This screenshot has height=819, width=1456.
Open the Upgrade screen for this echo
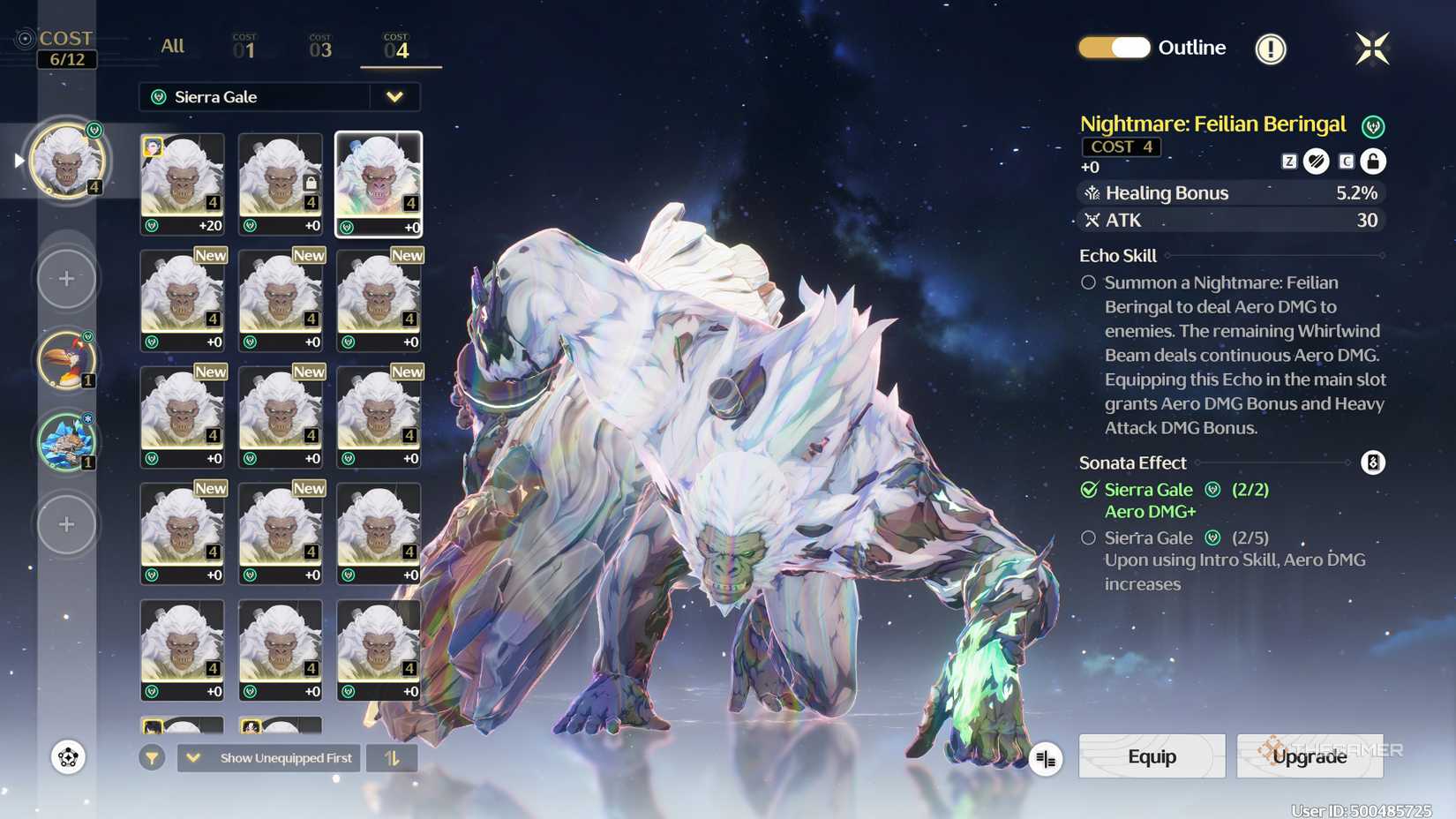[1310, 756]
